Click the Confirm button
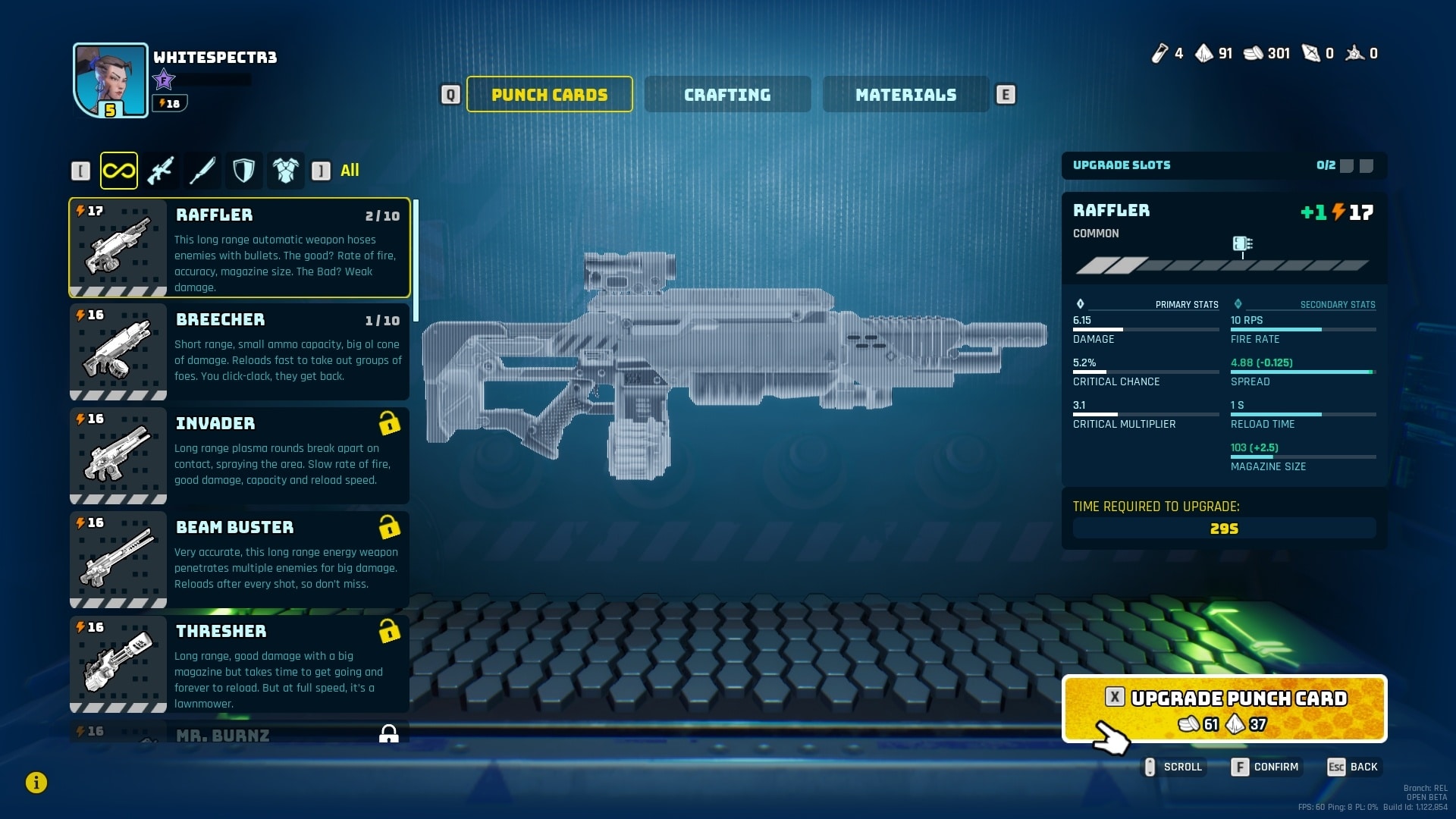The height and width of the screenshot is (819, 1456). 1266,767
